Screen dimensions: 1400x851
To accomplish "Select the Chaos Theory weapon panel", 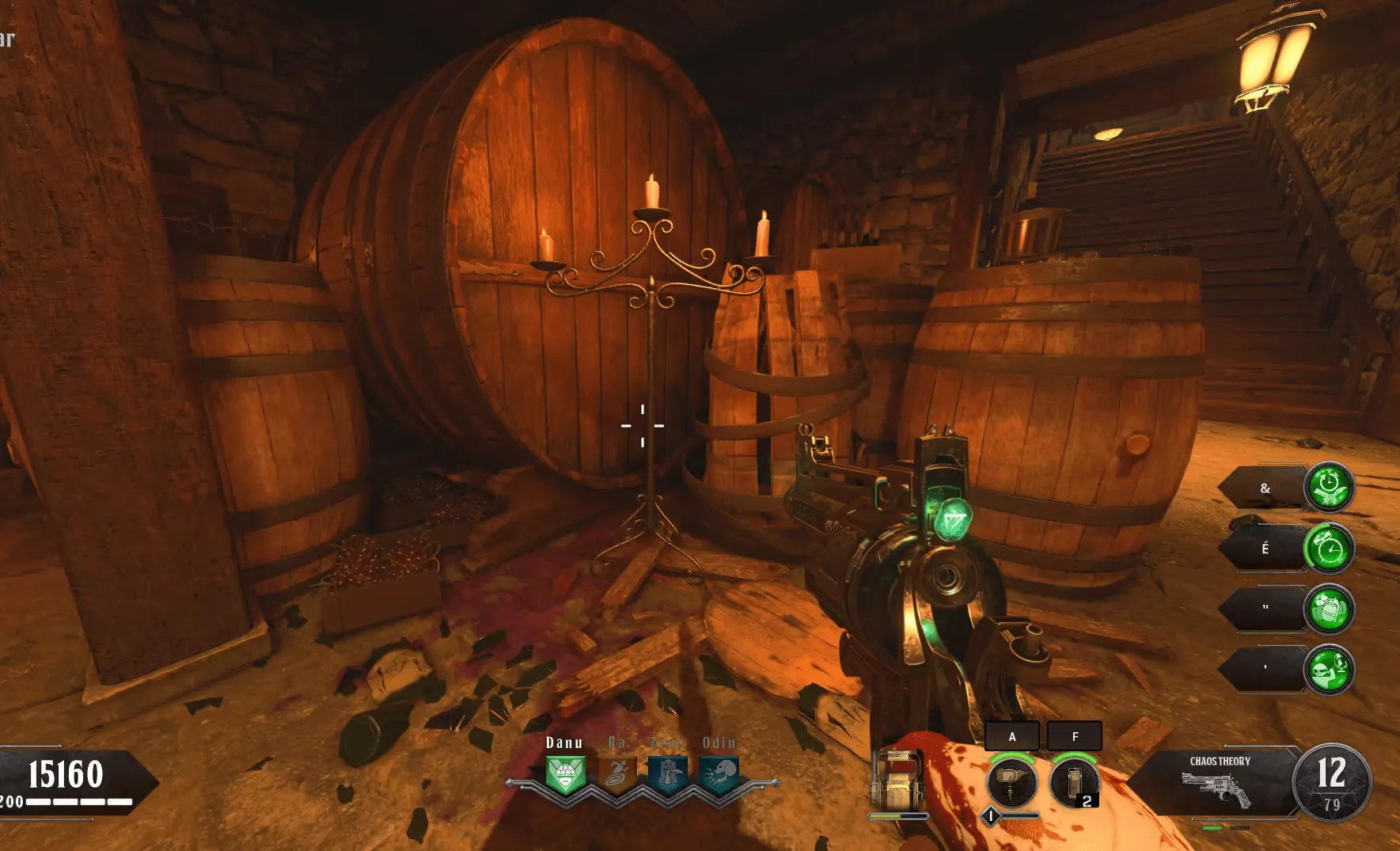I will coord(1217,782).
